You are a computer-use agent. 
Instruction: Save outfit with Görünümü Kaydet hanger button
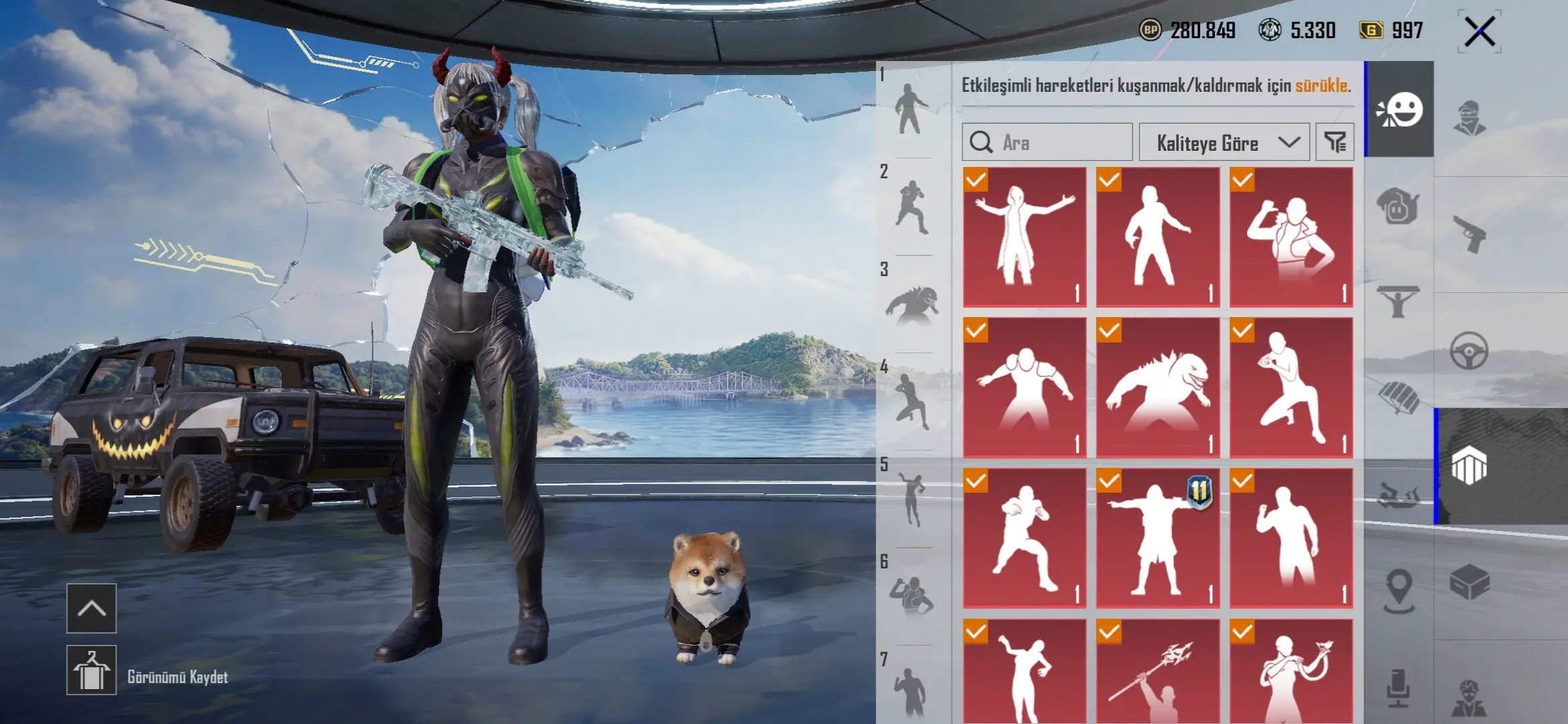pyautogui.click(x=92, y=670)
